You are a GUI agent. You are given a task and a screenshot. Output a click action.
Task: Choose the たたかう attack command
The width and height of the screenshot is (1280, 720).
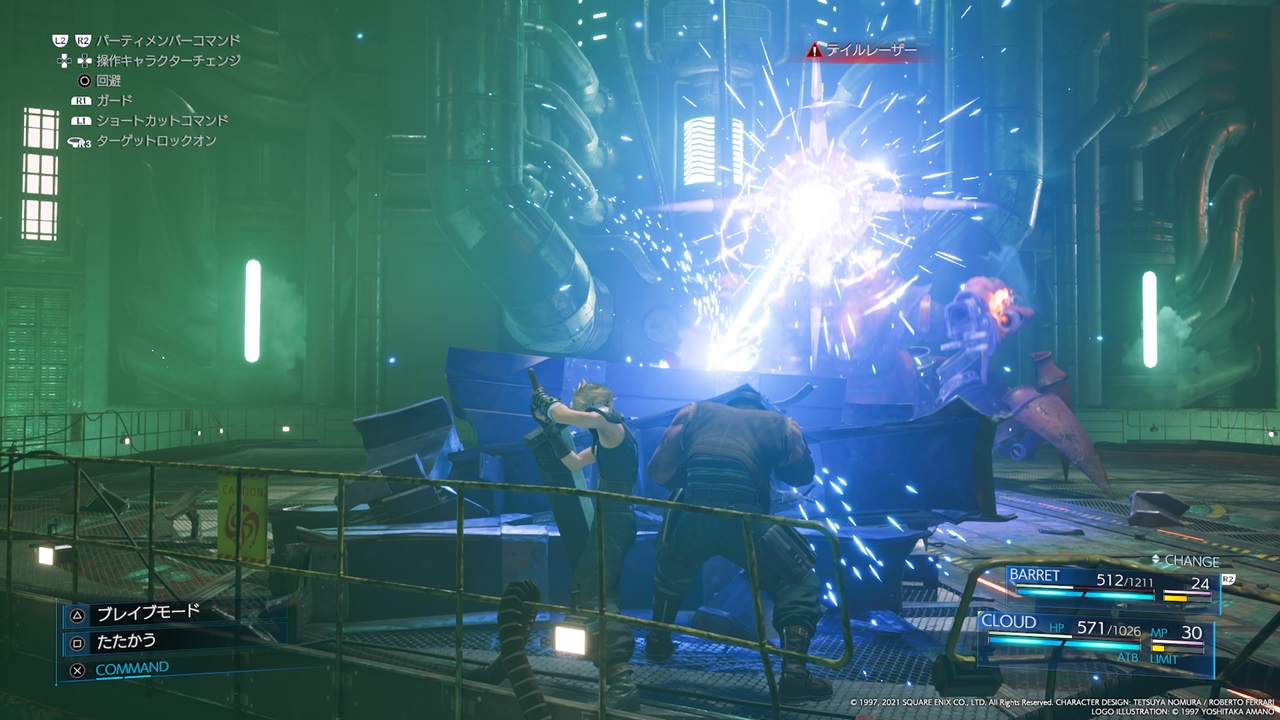point(126,640)
